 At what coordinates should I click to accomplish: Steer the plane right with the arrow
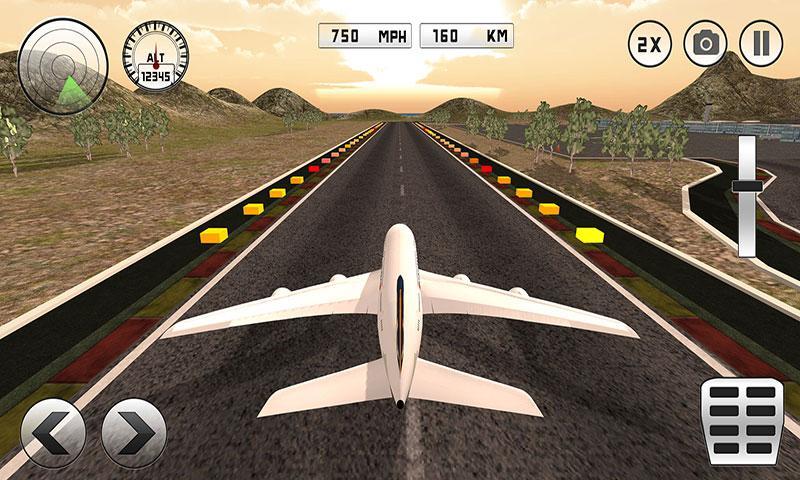point(134,432)
